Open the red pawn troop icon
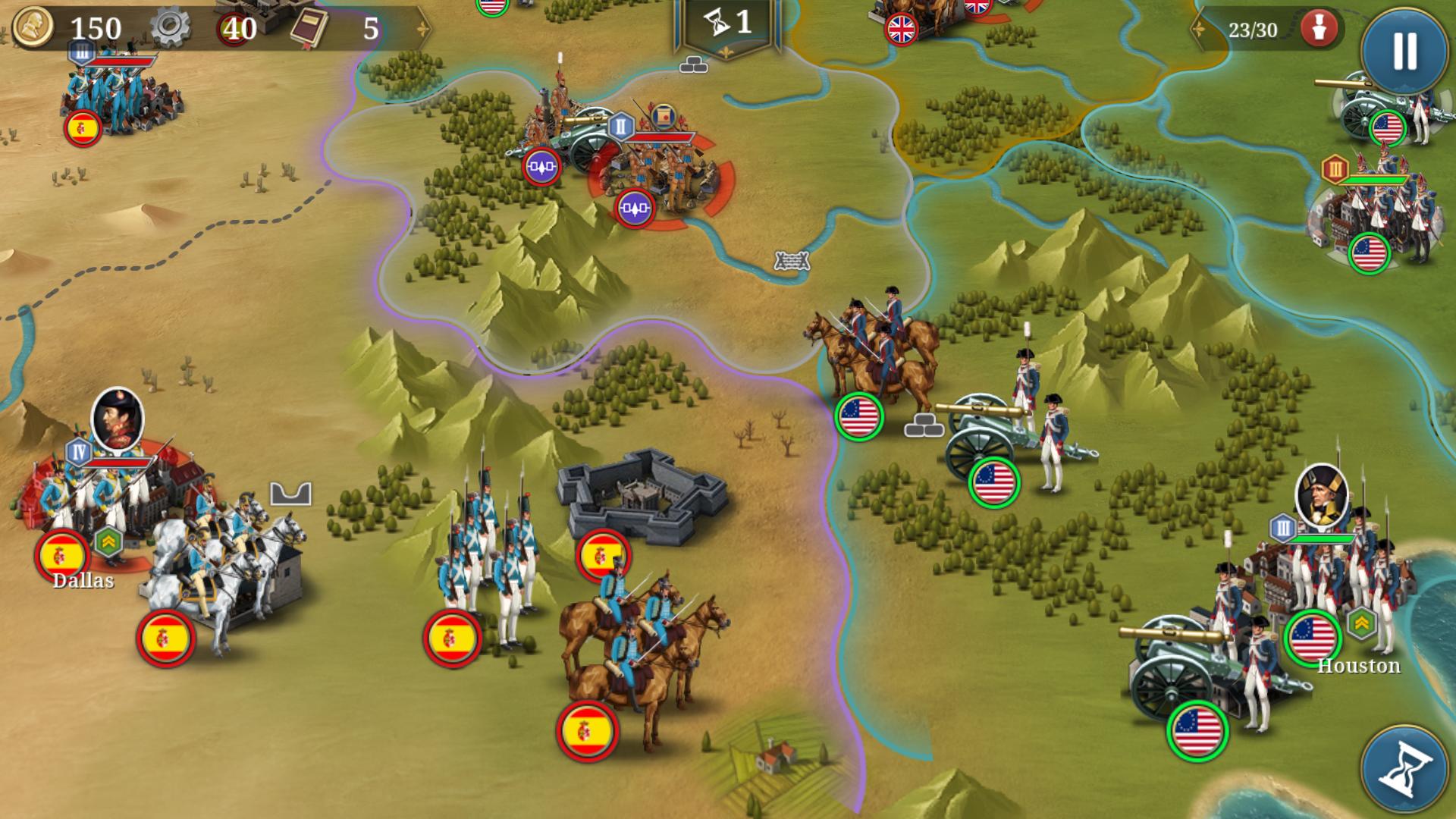The image size is (1456, 819). [1319, 30]
